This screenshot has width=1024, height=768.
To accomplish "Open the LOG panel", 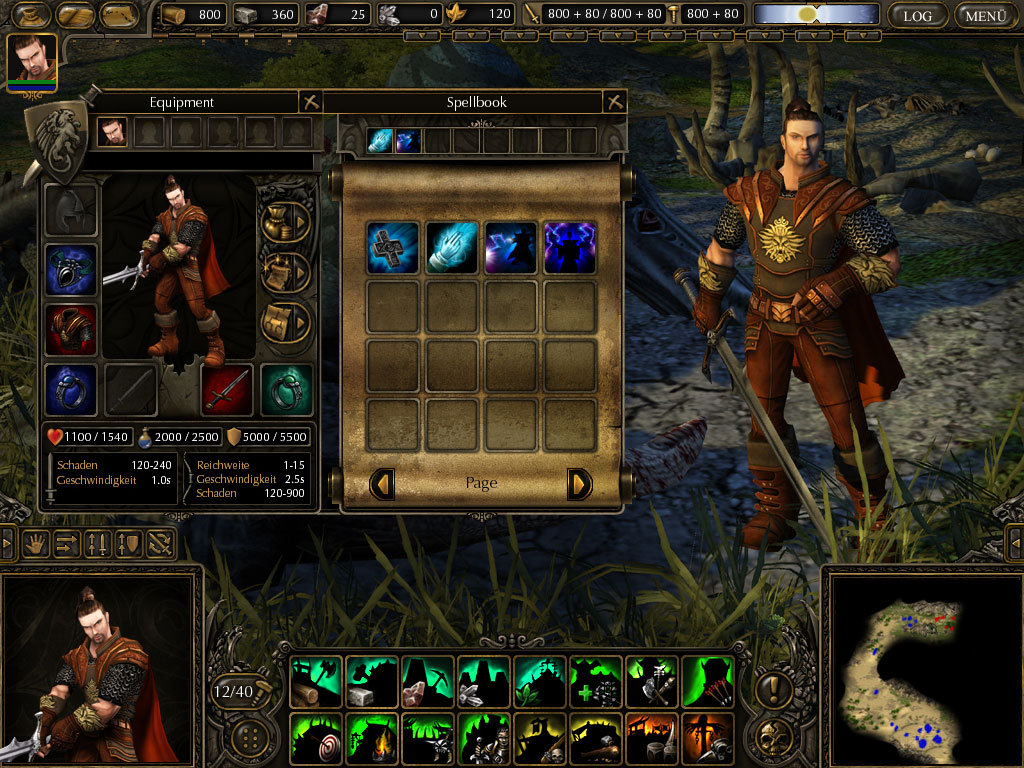I will point(917,15).
